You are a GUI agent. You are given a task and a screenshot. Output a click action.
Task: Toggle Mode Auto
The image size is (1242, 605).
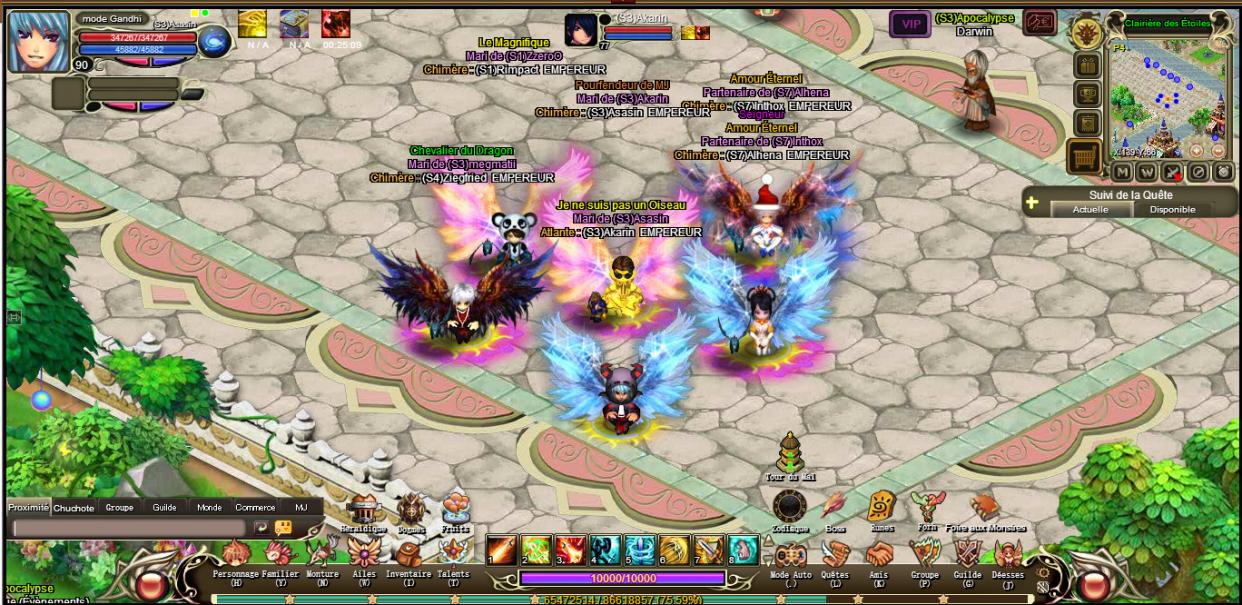tap(790, 555)
